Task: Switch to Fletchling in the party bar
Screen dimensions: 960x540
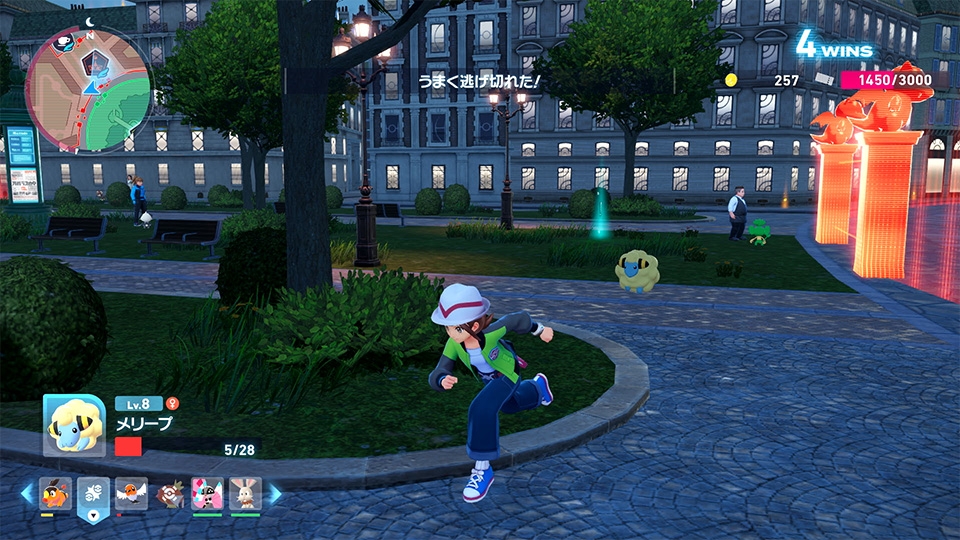Action: coord(130,493)
